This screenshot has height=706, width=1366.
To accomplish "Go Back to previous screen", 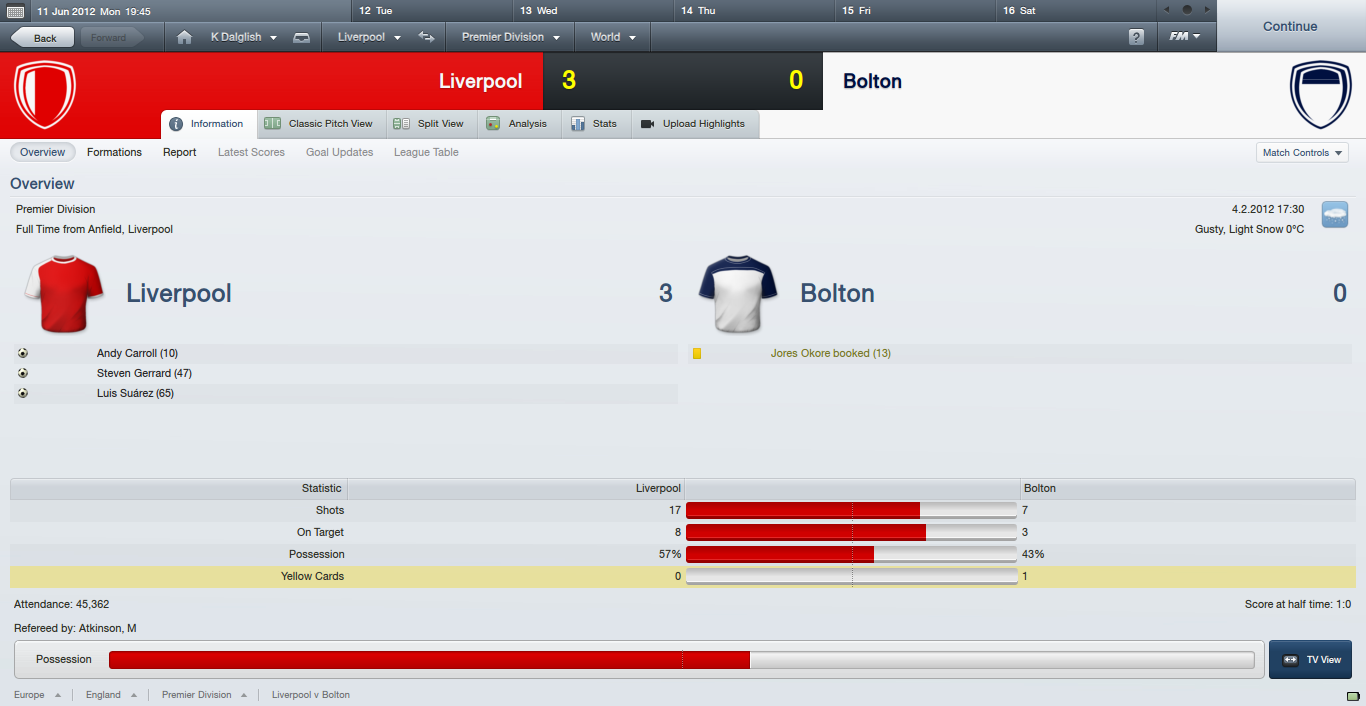I will pos(42,38).
